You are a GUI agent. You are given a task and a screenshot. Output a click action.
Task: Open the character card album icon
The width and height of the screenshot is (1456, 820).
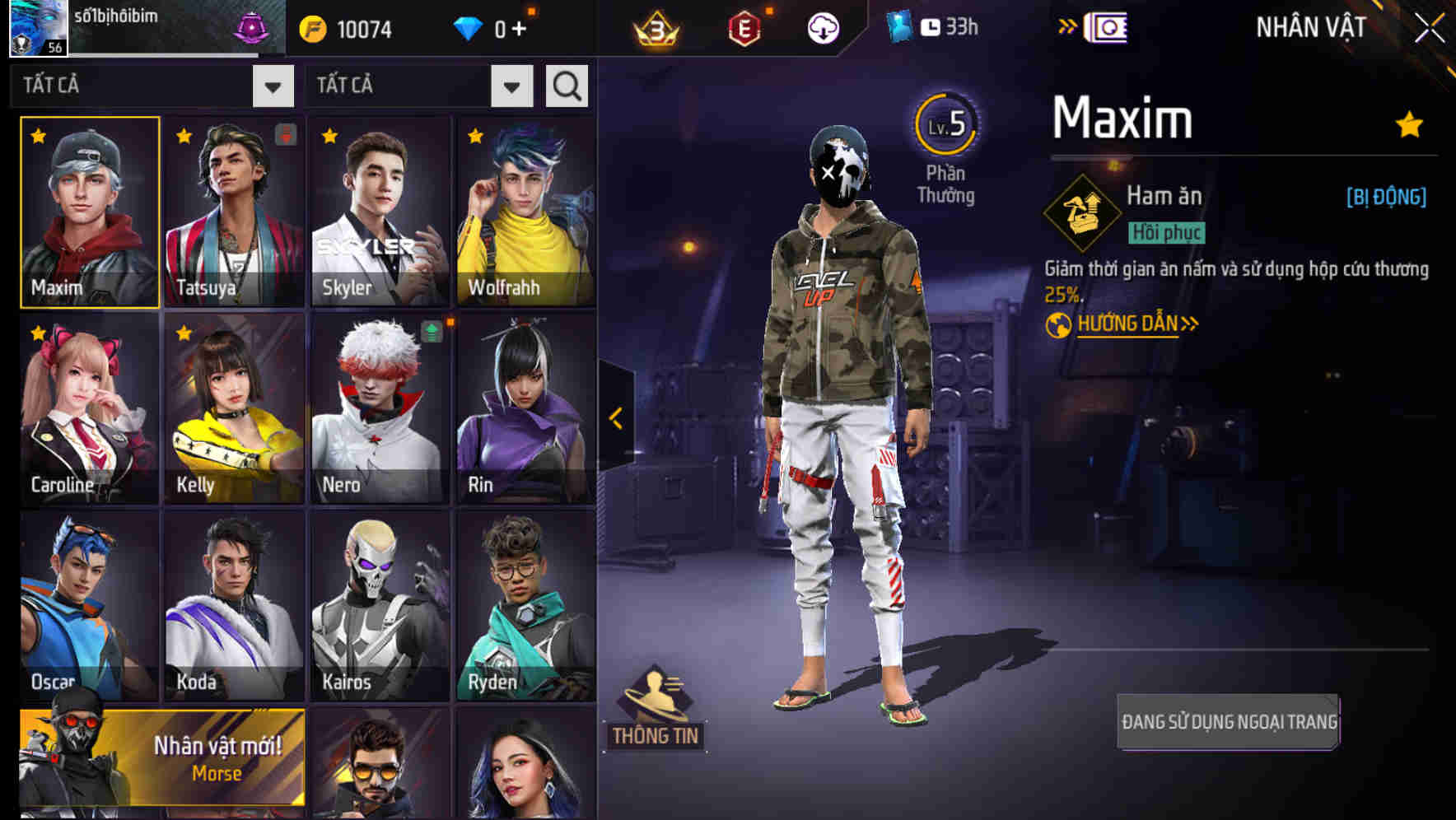coord(1108,27)
